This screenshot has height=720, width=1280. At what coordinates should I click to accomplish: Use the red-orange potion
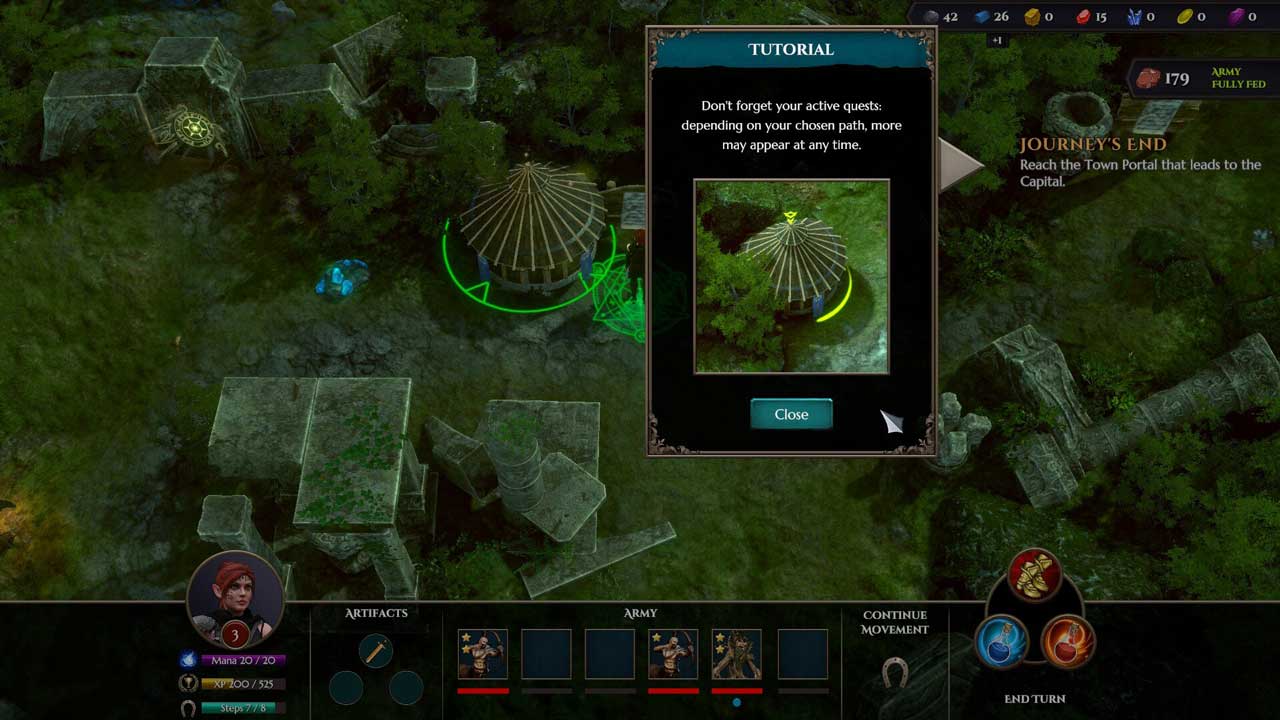pos(1068,641)
